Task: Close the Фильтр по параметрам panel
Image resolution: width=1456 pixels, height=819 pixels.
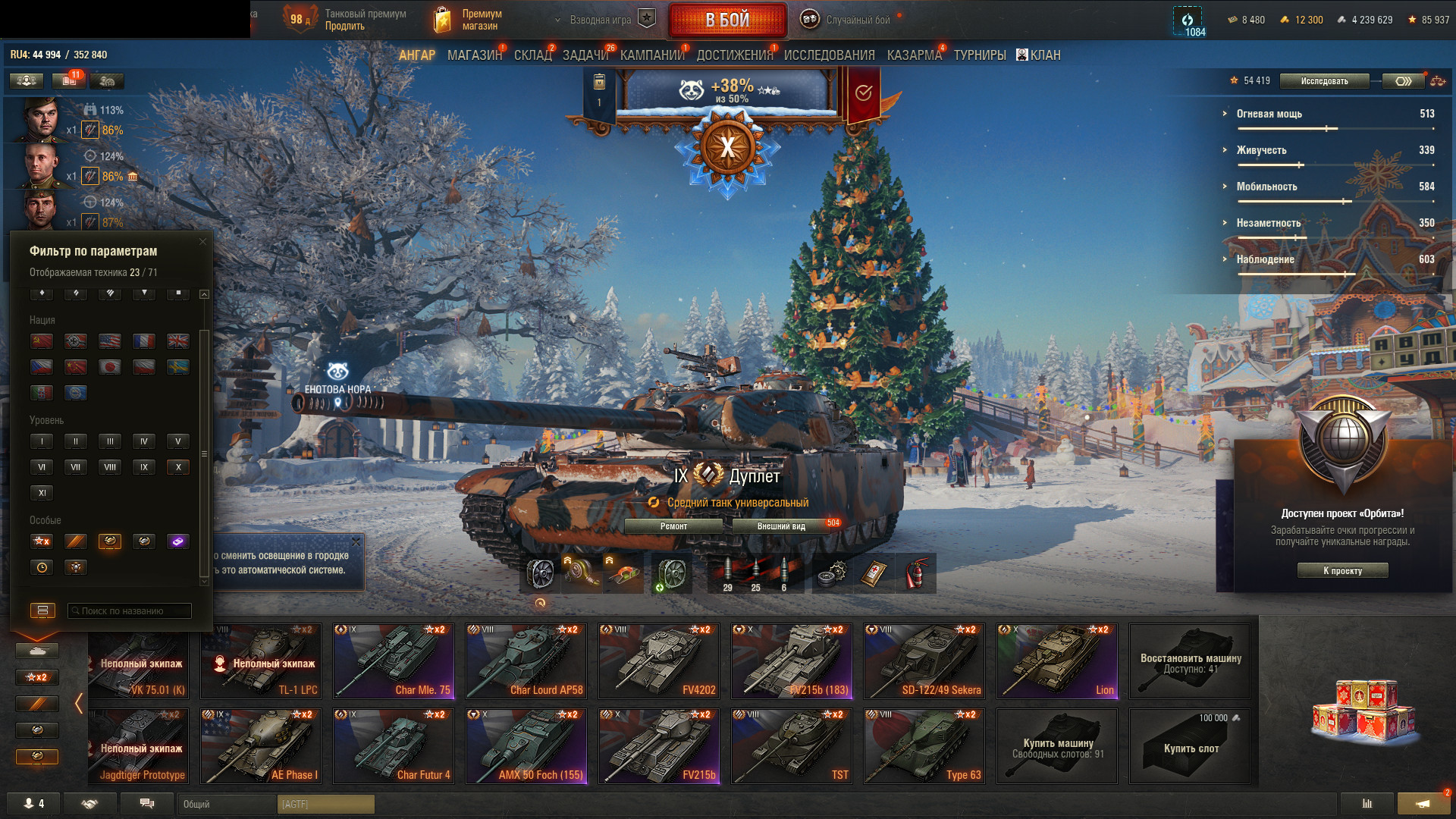Action: tap(202, 242)
